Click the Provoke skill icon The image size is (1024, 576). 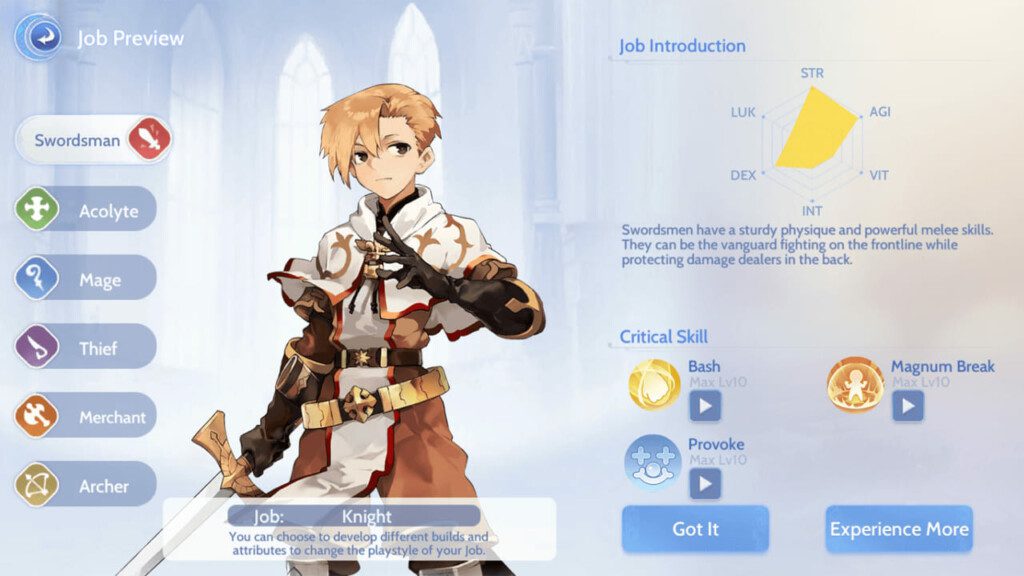click(x=653, y=462)
